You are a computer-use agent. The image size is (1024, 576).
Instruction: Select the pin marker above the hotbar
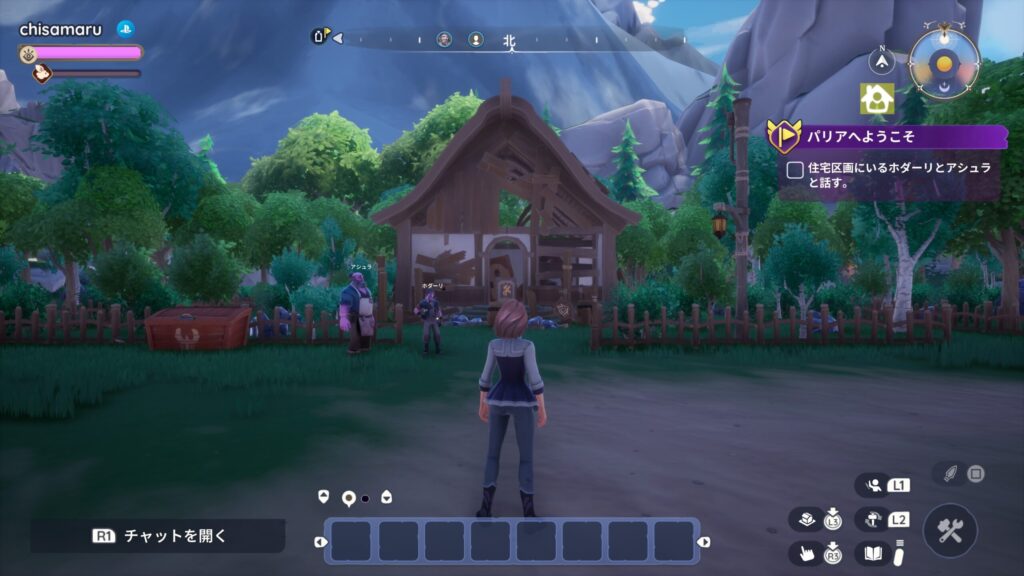tap(349, 497)
